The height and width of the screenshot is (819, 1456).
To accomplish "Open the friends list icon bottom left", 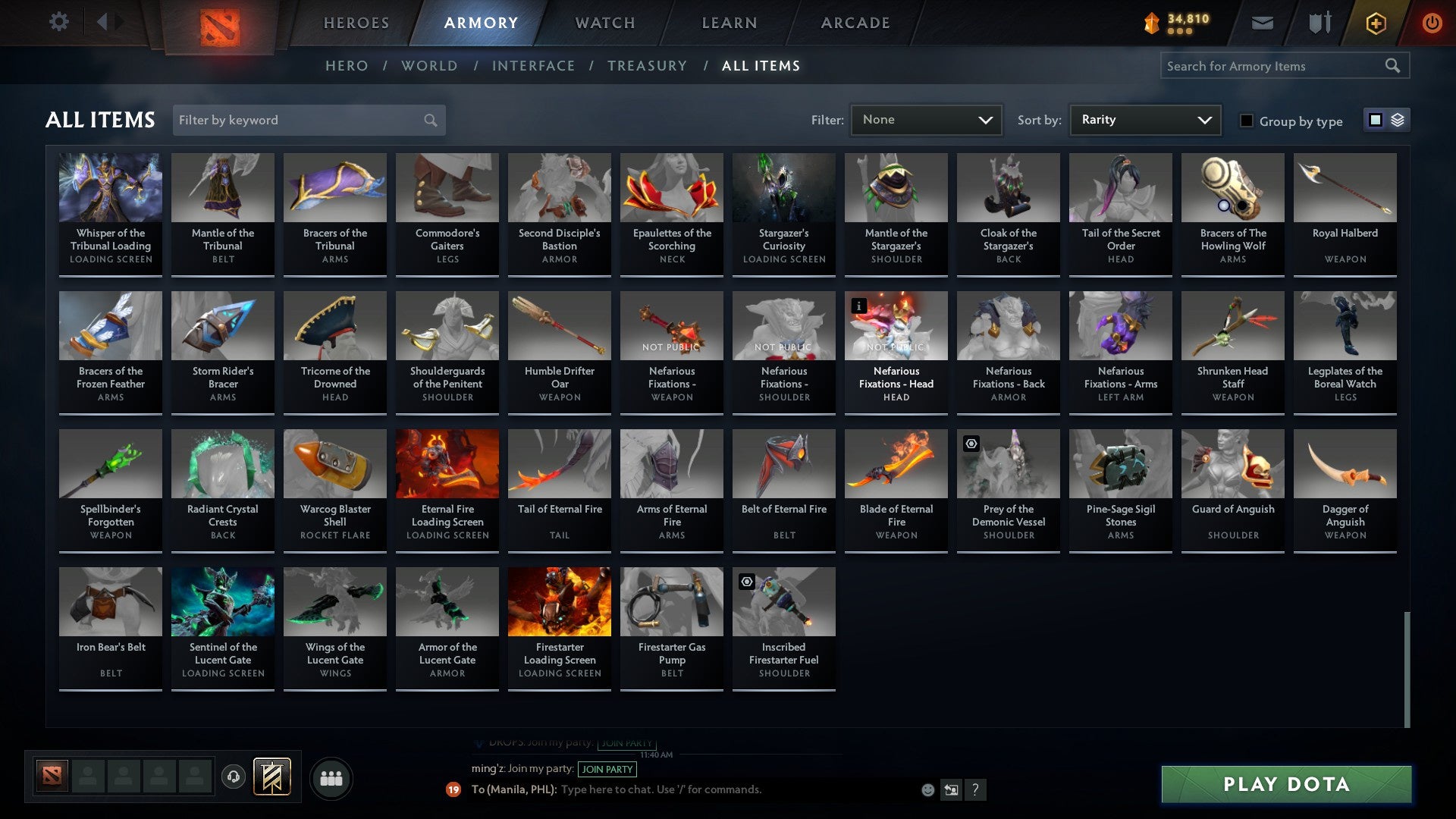I will coord(331,777).
